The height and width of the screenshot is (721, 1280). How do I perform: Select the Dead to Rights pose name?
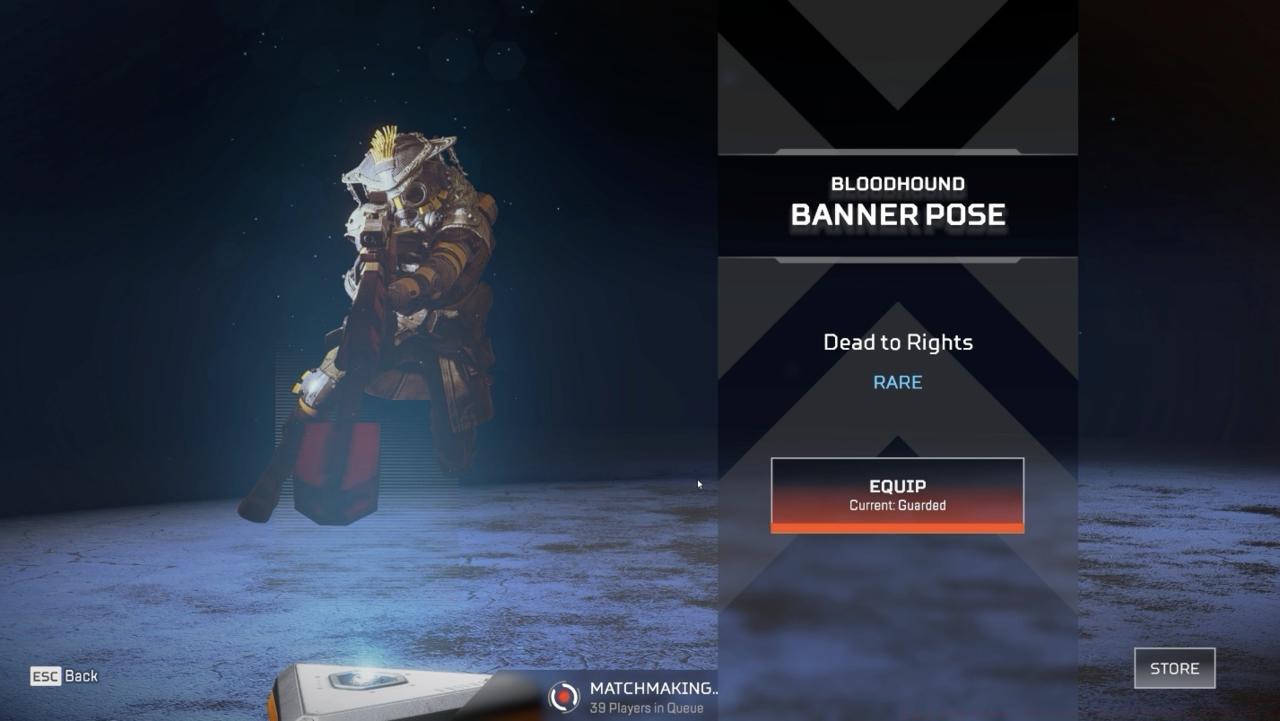pos(896,342)
